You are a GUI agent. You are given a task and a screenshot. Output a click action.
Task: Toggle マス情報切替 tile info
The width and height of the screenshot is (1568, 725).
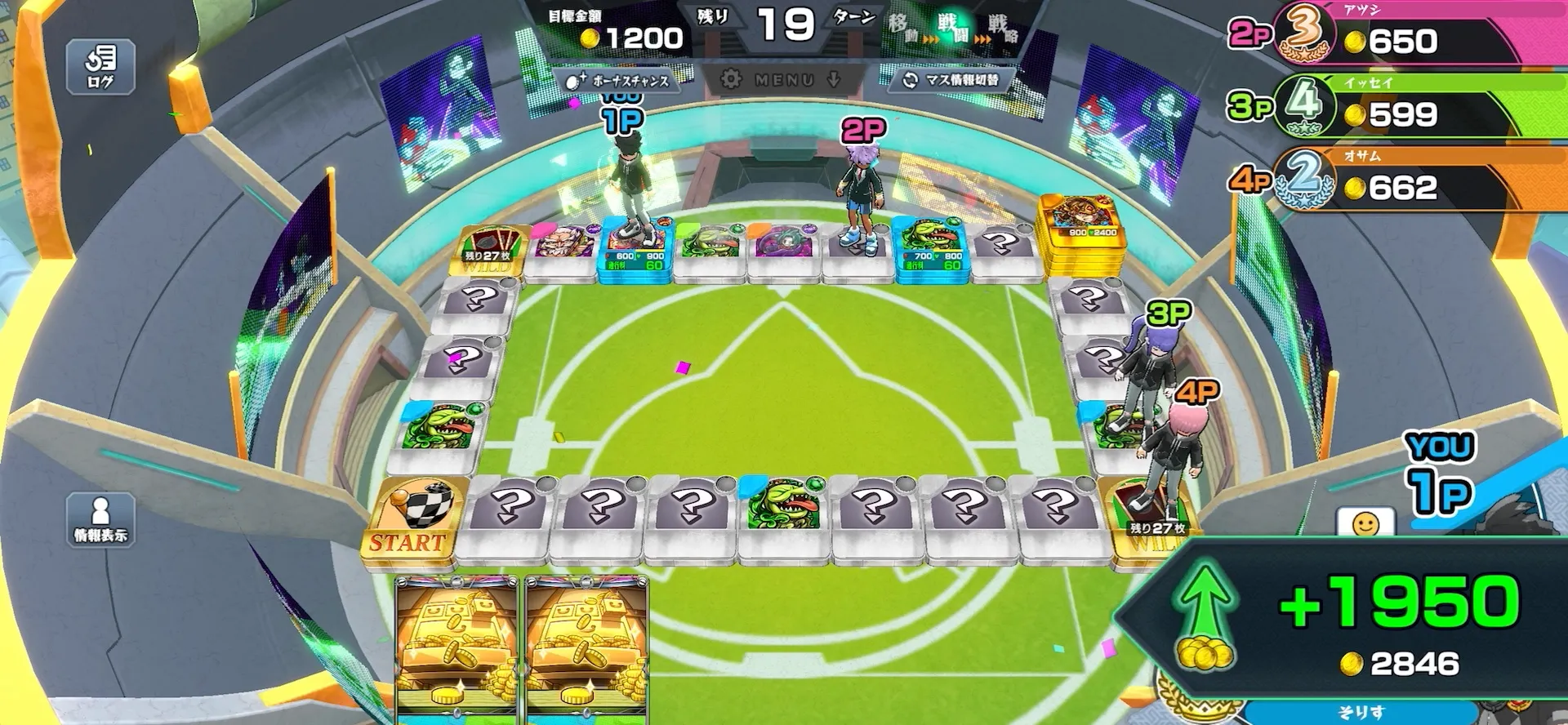[x=951, y=80]
